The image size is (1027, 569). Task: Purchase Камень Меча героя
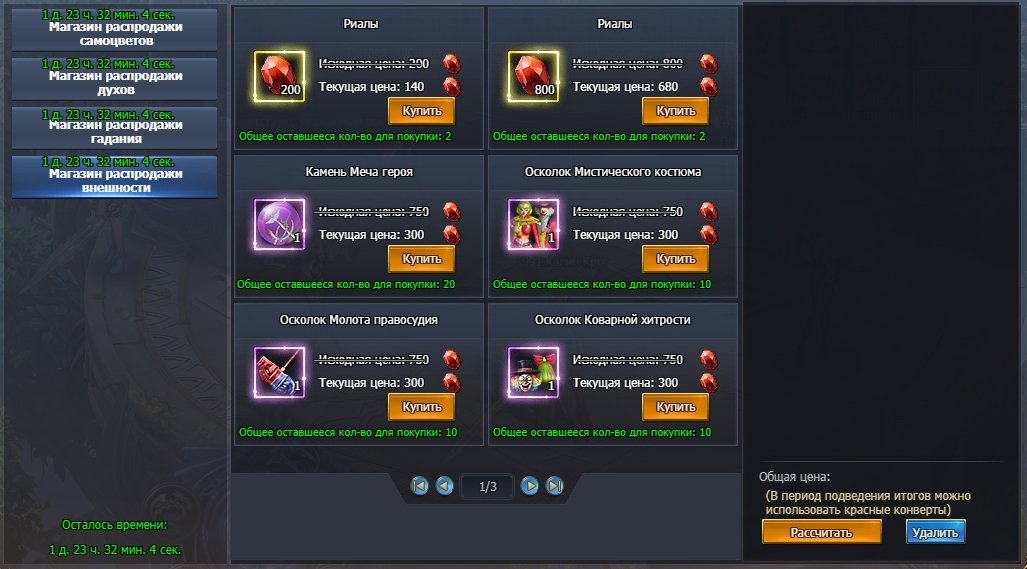[x=421, y=259]
